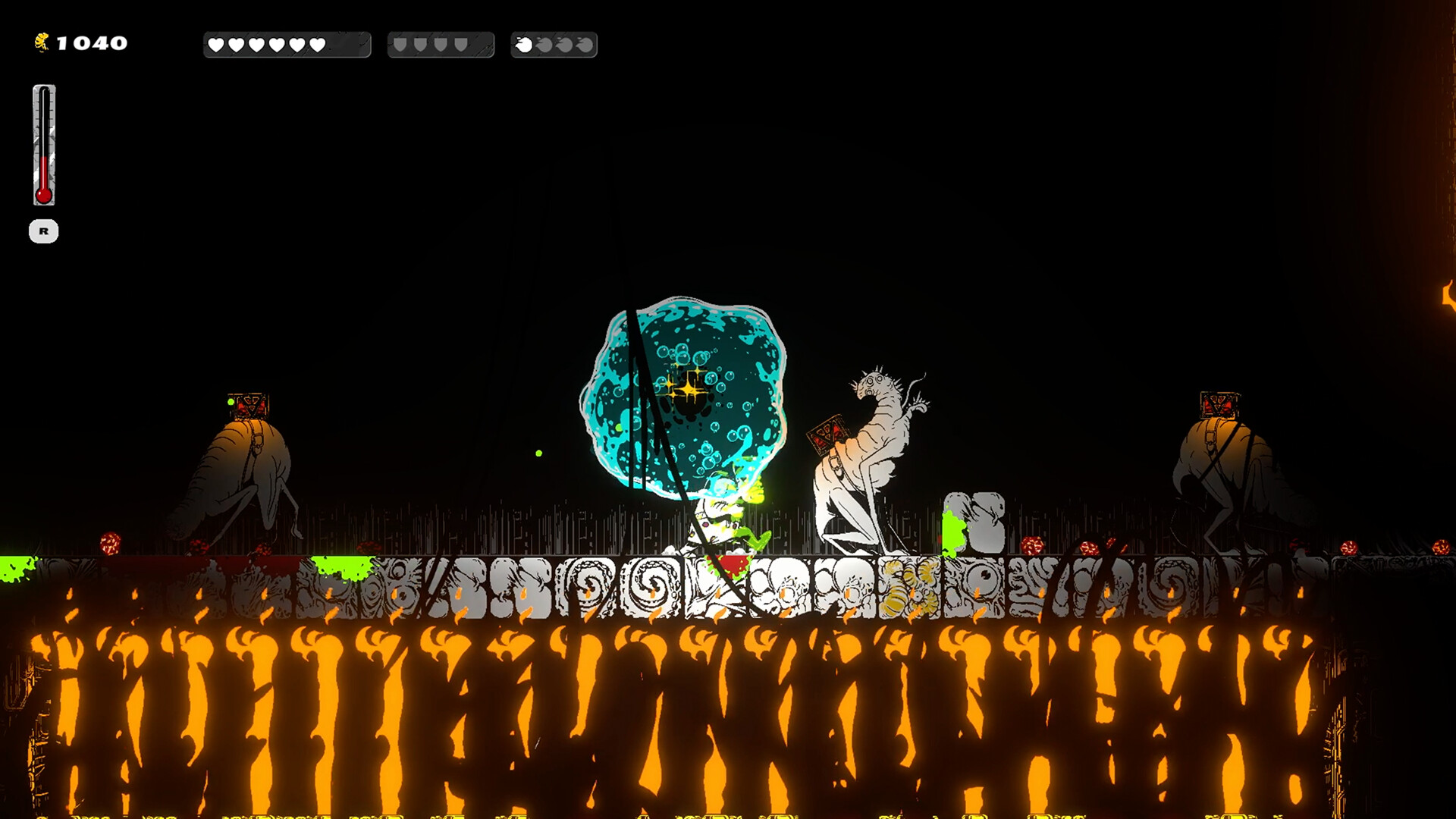Select the first gray shield icon
The image size is (1456, 819).
point(400,44)
